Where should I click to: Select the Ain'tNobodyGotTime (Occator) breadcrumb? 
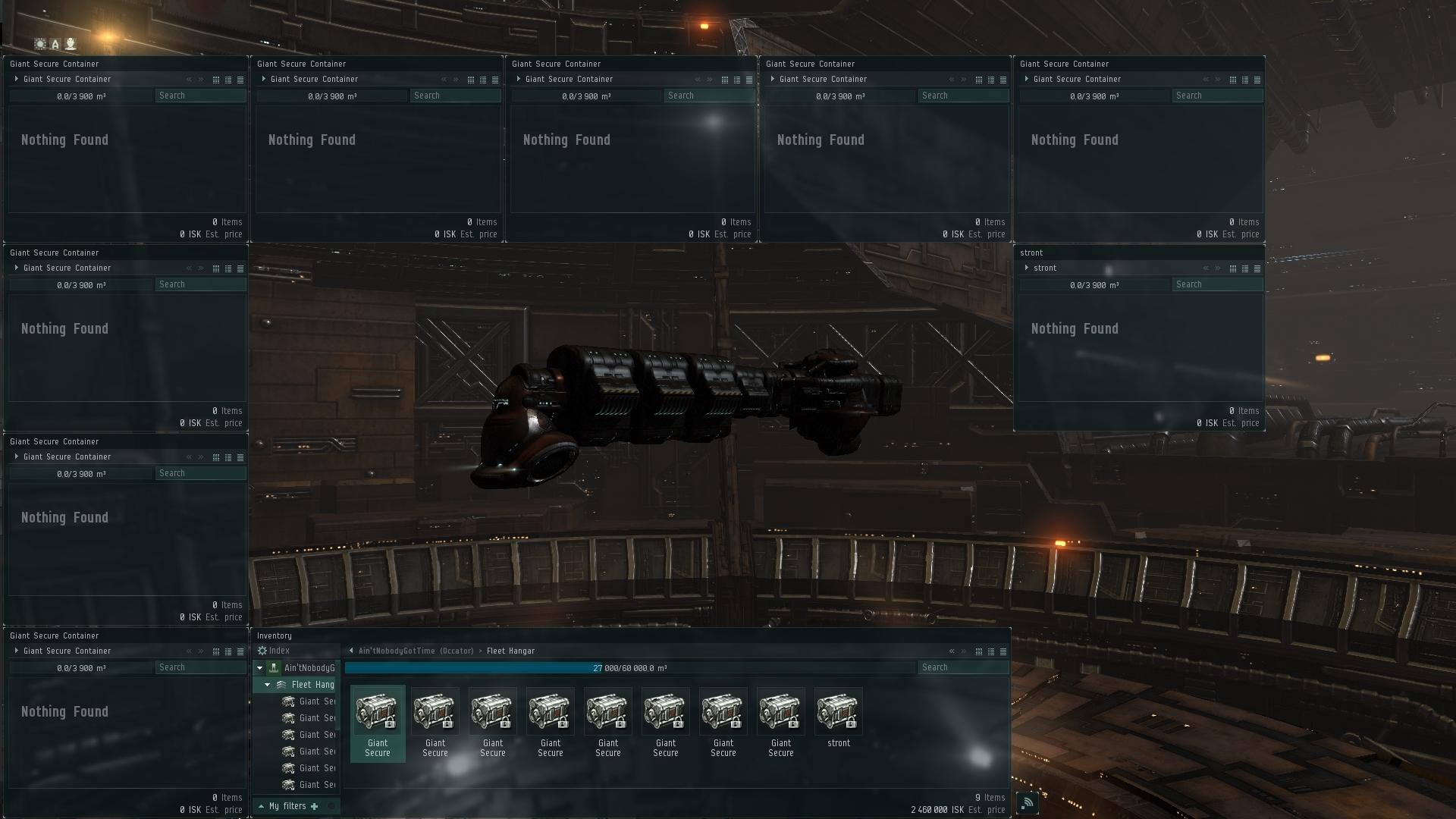coord(413,651)
